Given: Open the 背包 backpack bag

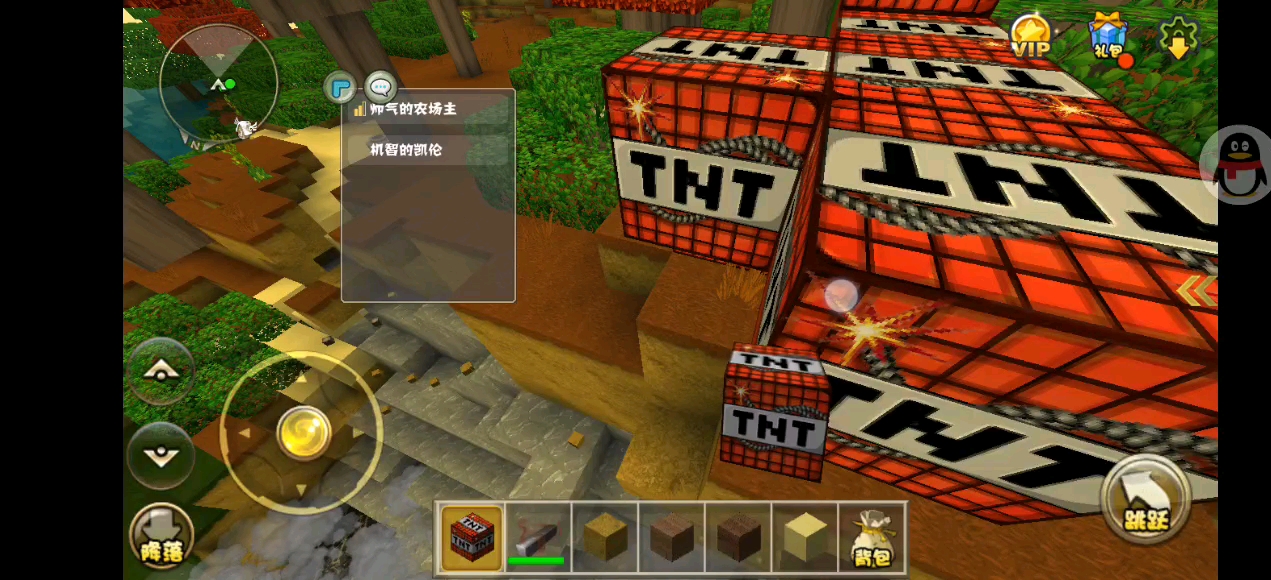Looking at the screenshot, I should (872, 537).
